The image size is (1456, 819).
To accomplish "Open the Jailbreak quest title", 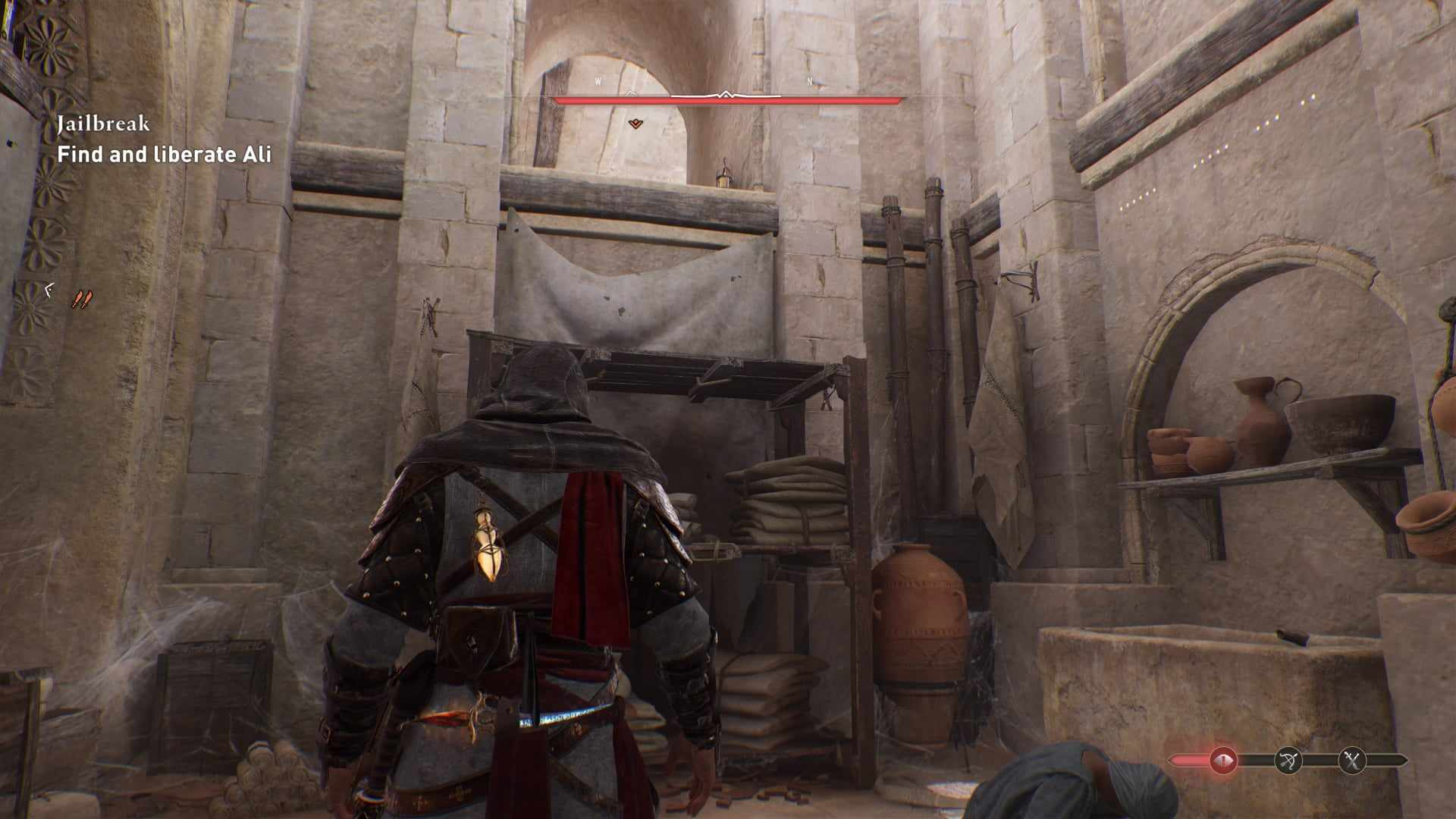I will pyautogui.click(x=104, y=123).
